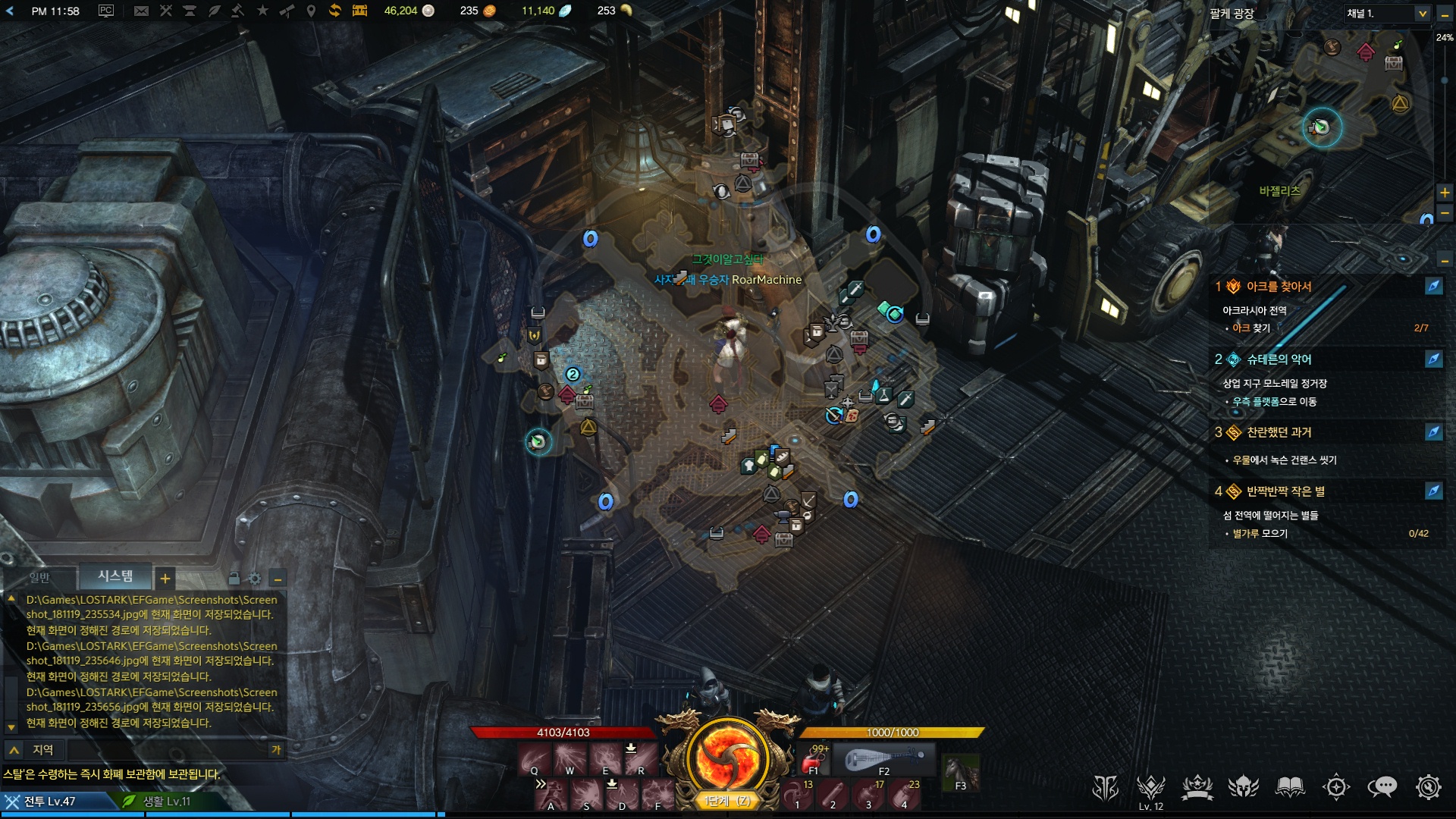1456x819 pixels.
Task: Switch to the 시스템 chat tab
Action: (115, 577)
